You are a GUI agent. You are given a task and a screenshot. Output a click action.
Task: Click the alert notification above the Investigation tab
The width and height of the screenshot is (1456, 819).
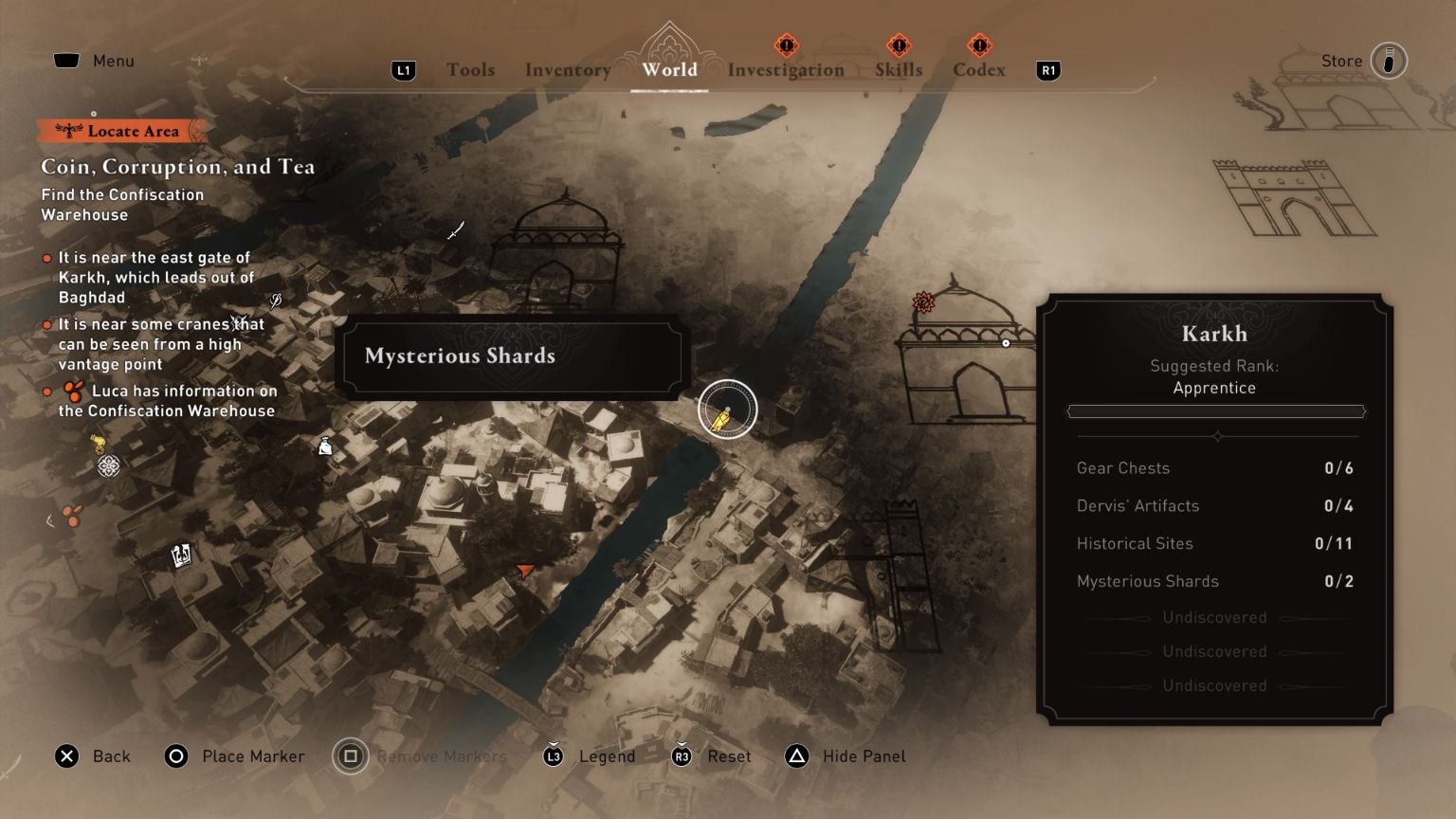[x=786, y=45]
